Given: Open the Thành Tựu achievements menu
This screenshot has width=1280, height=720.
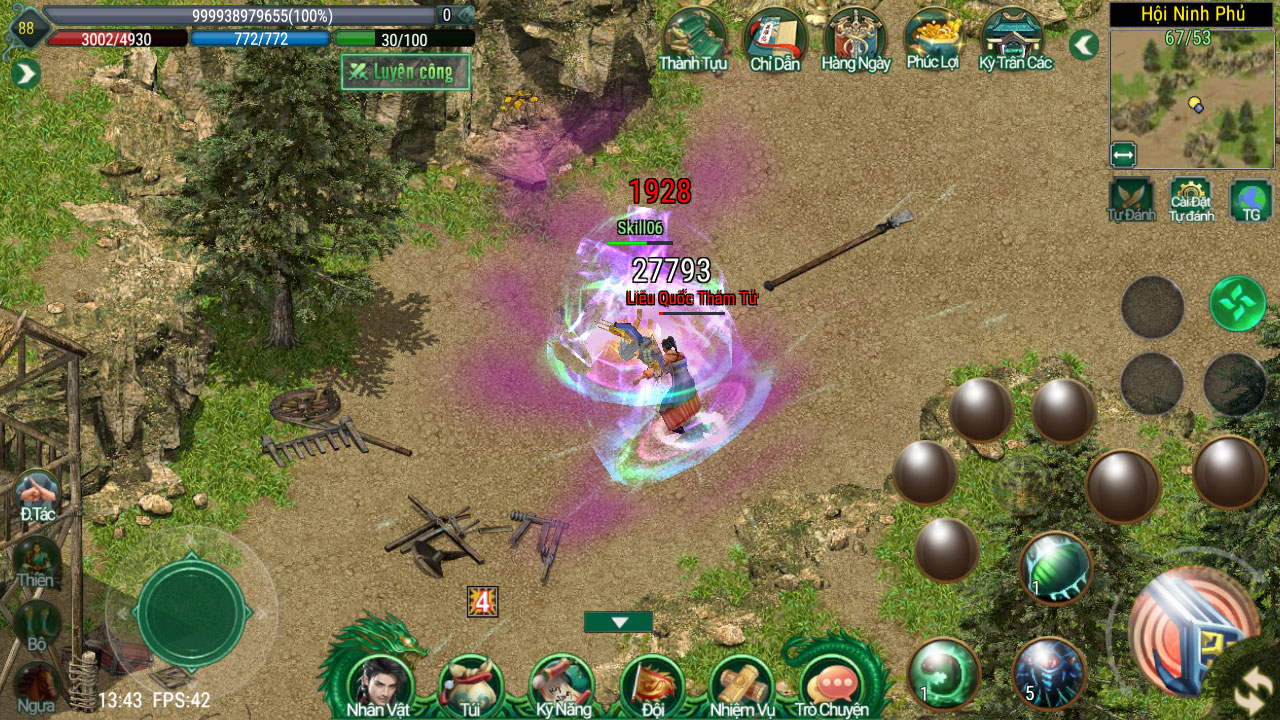Looking at the screenshot, I should pos(692,38).
